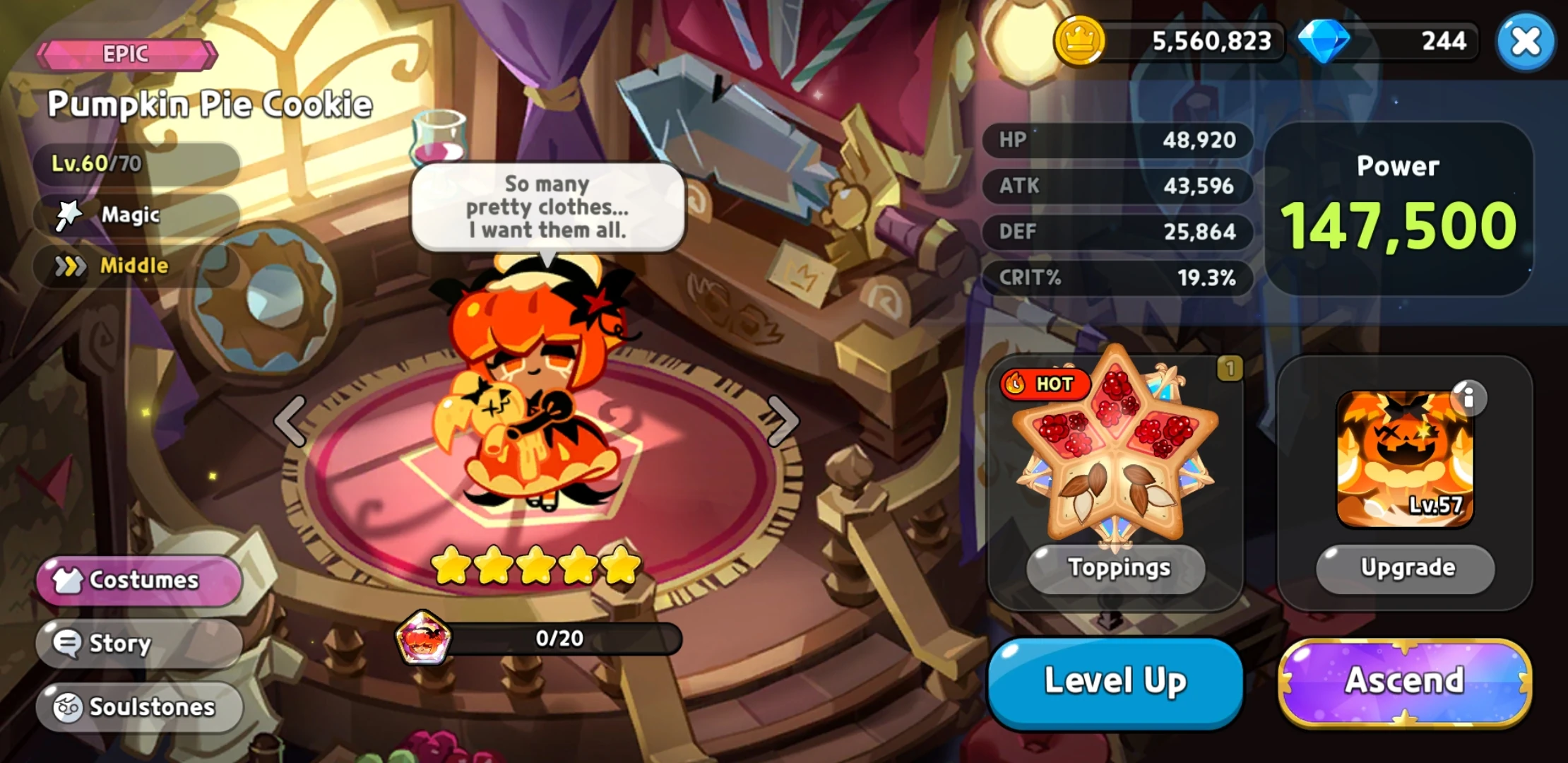
Task: Tap the pumpkin skill Upgrade icon
Action: point(1406,456)
